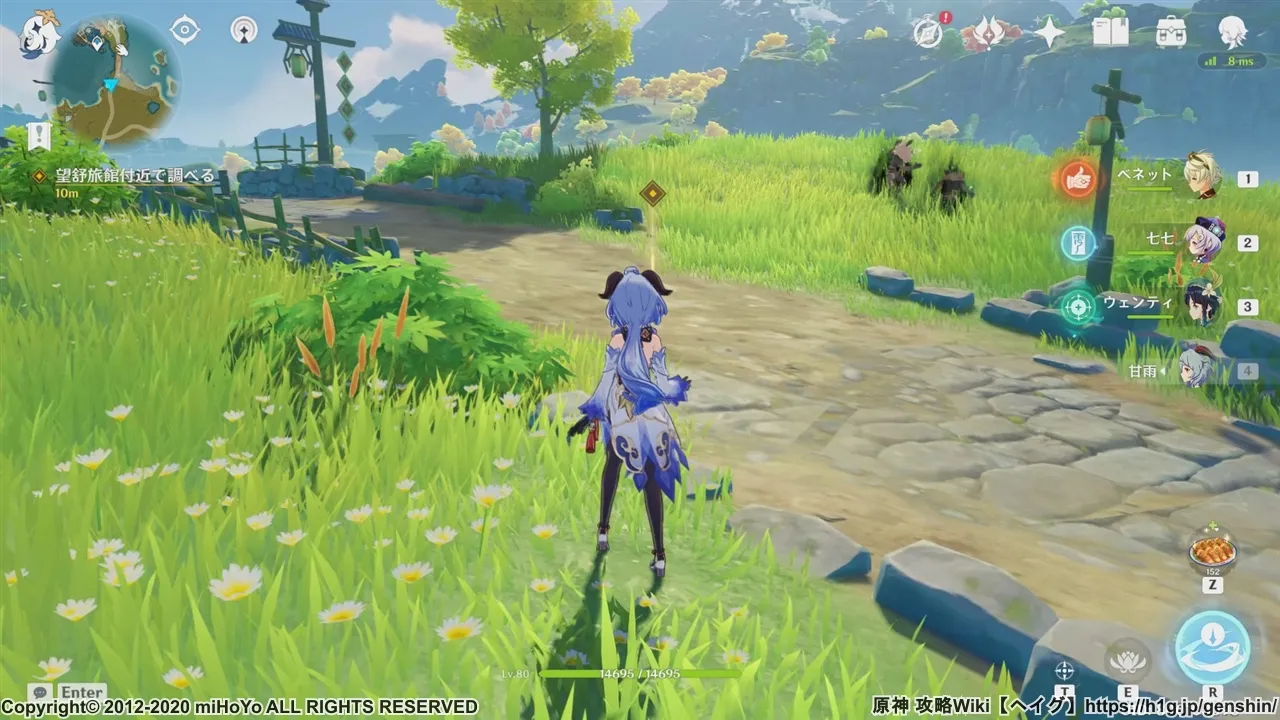Click the co-op signal icon
The image size is (1280, 720).
coord(243,30)
